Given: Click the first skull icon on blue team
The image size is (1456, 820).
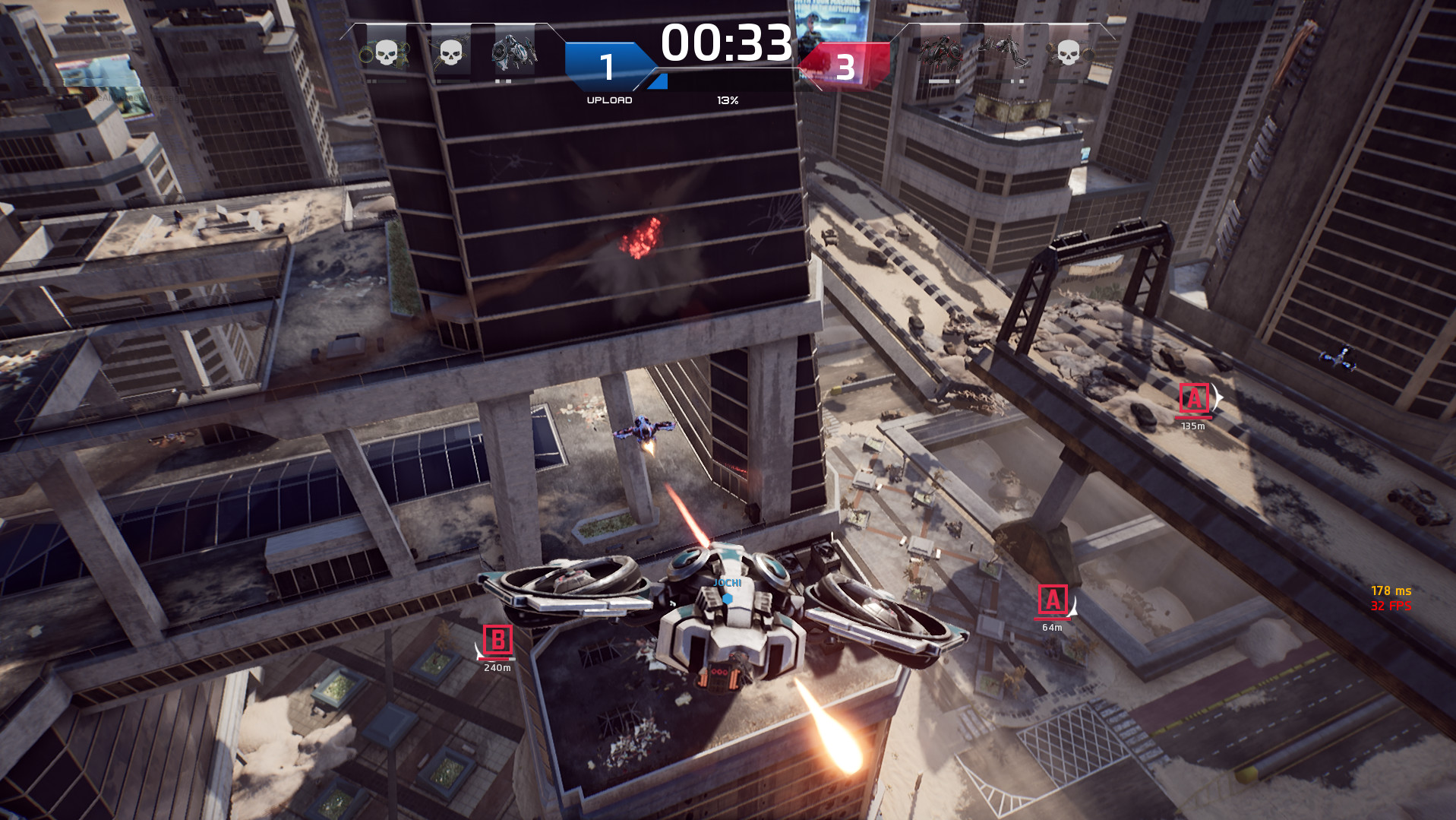Looking at the screenshot, I should 384,53.
